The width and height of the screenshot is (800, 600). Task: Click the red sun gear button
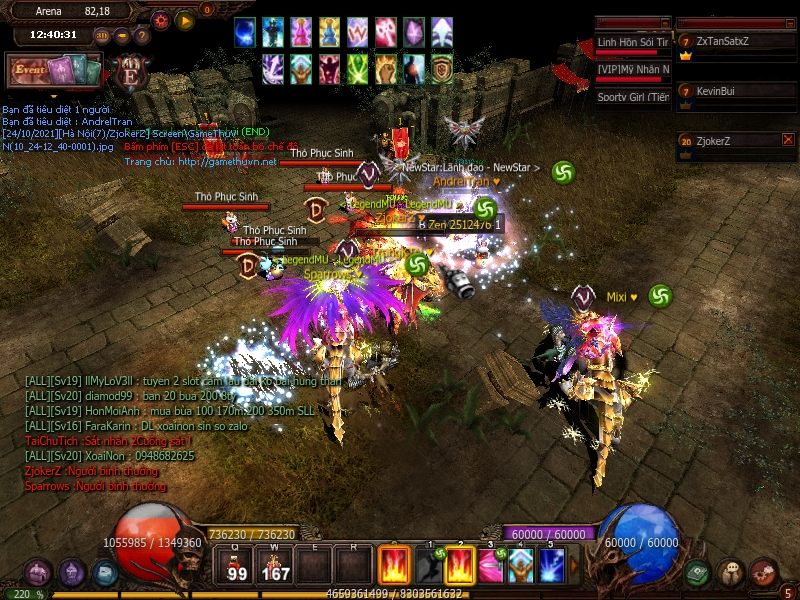click(161, 20)
